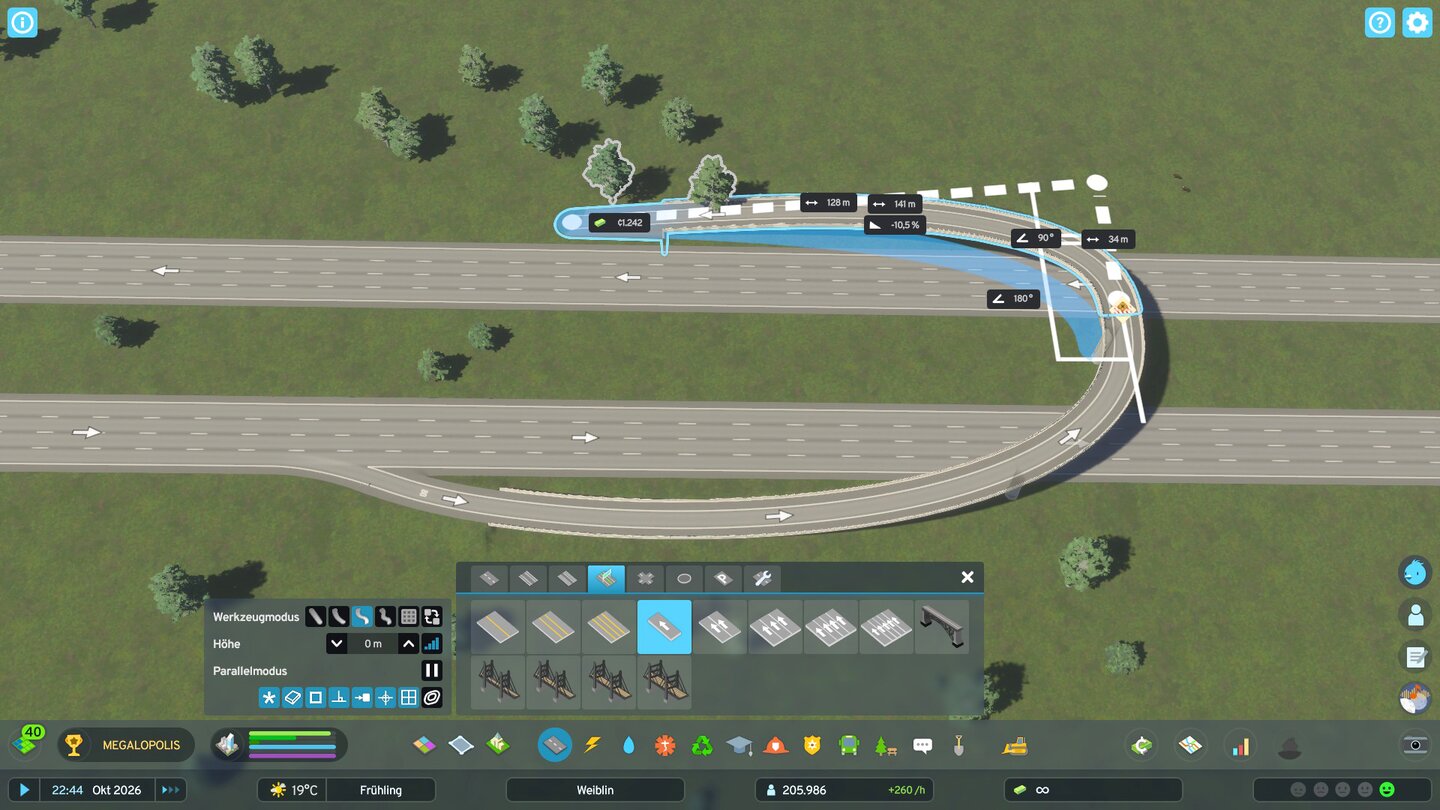Image resolution: width=1440 pixels, height=810 pixels.
Task: Select the simple curve road mode
Action: tap(337, 617)
